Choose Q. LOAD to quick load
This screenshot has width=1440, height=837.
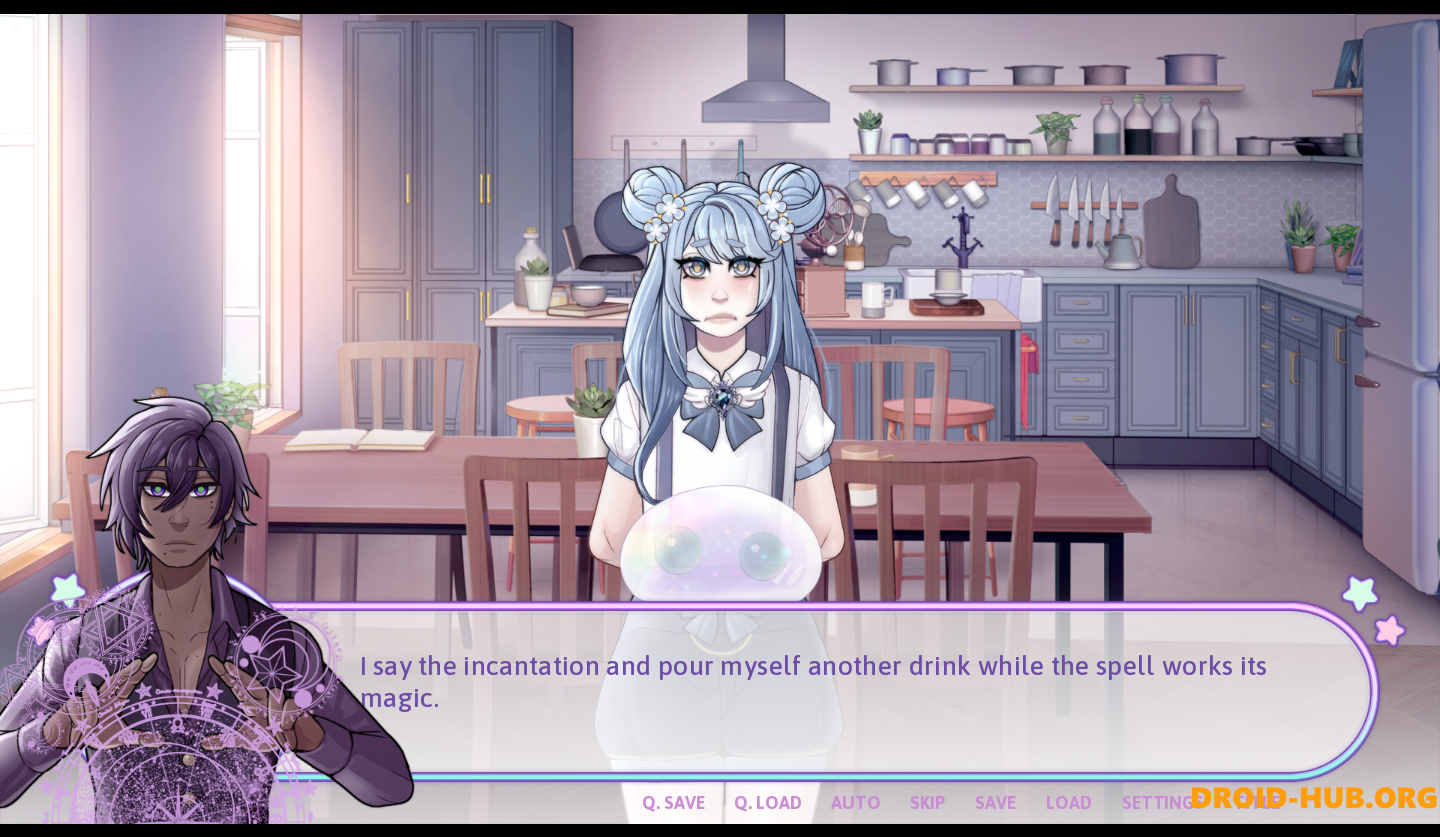(767, 802)
